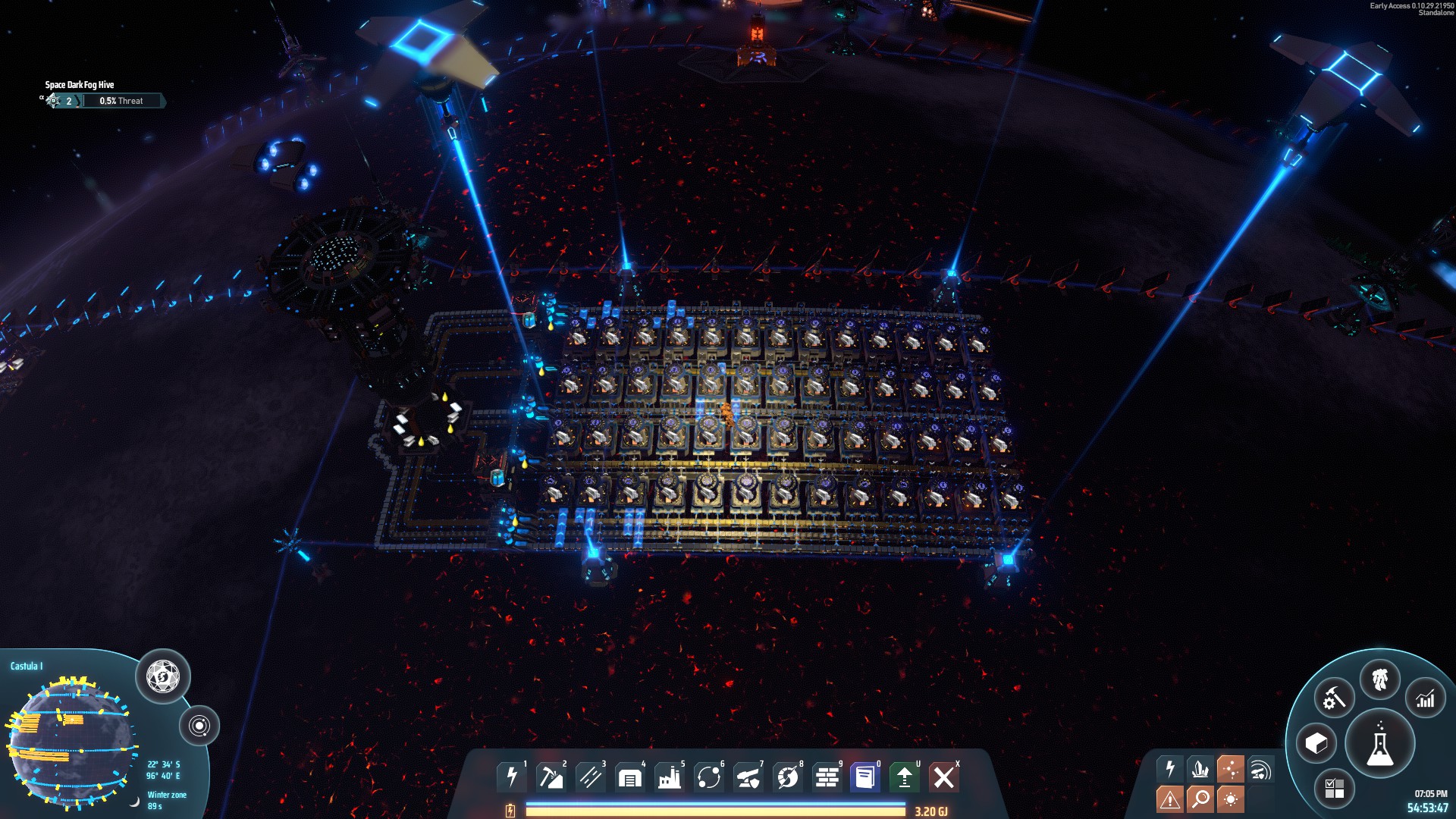Open the production statistics chart panel
Viewport: 1456px width, 819px height.
tap(1426, 698)
